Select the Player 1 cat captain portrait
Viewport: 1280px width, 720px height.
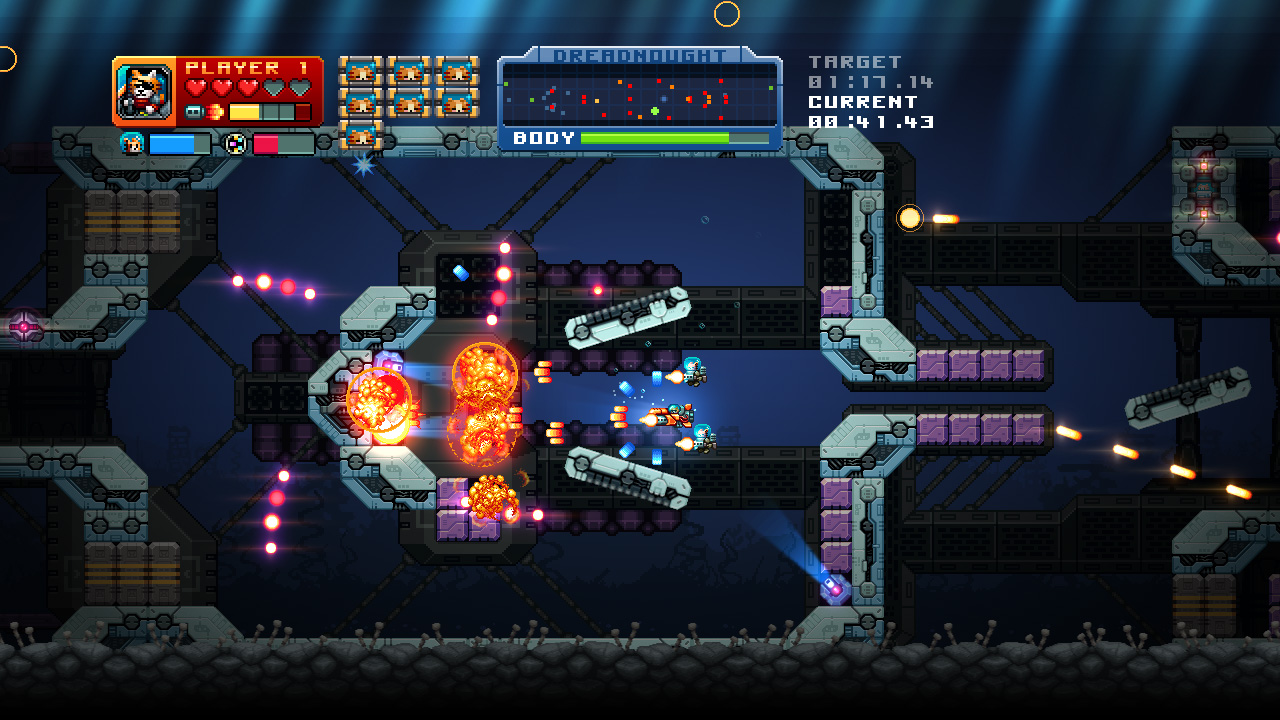[x=145, y=90]
